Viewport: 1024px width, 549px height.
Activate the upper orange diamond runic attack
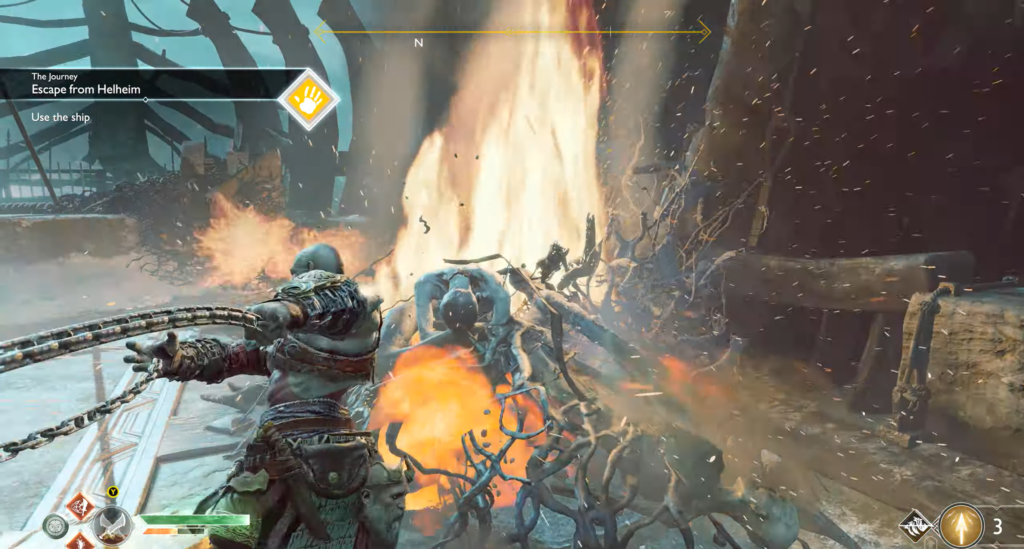pyautogui.click(x=78, y=503)
